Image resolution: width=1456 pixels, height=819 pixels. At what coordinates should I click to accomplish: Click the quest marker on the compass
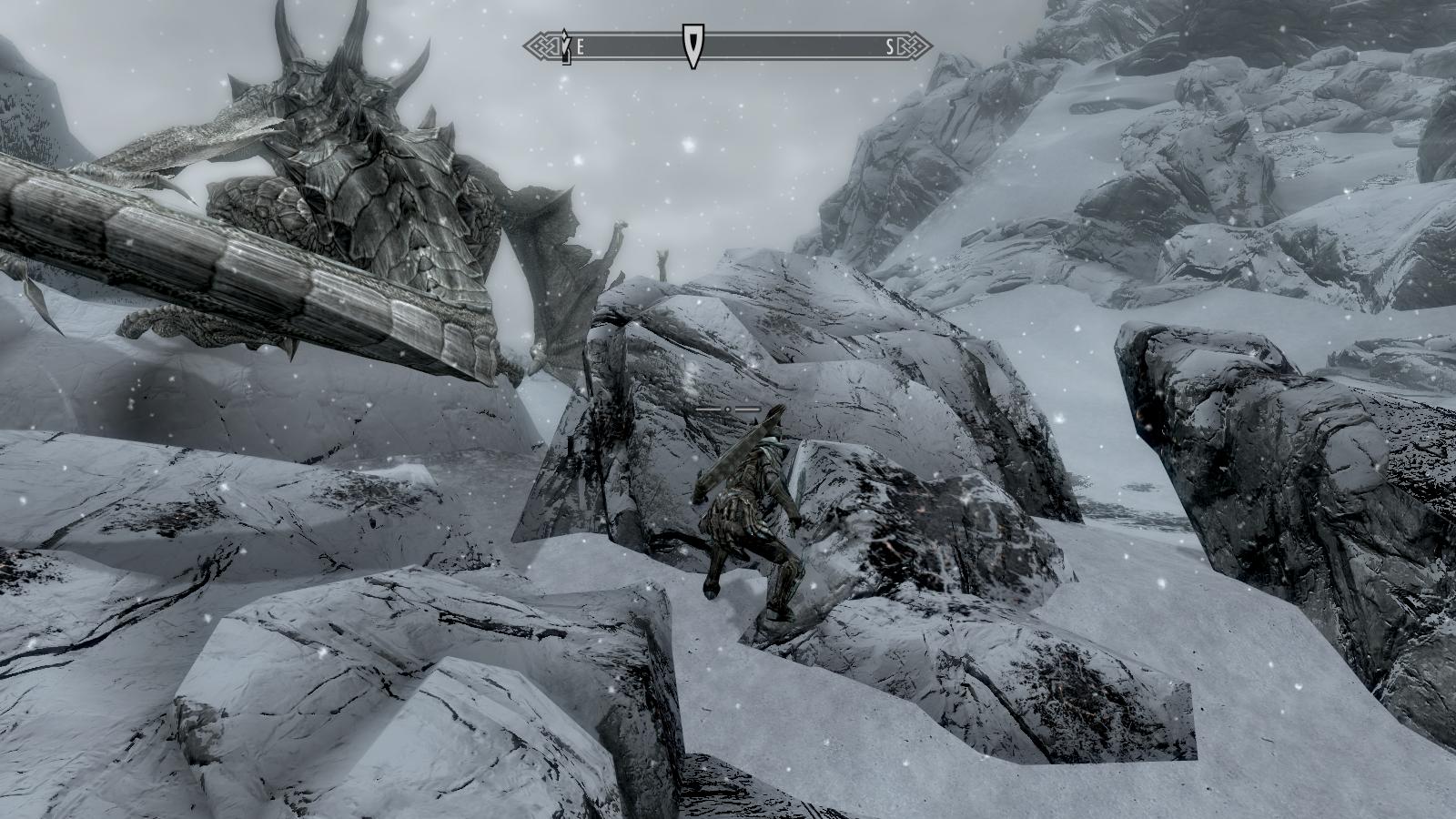click(x=693, y=46)
